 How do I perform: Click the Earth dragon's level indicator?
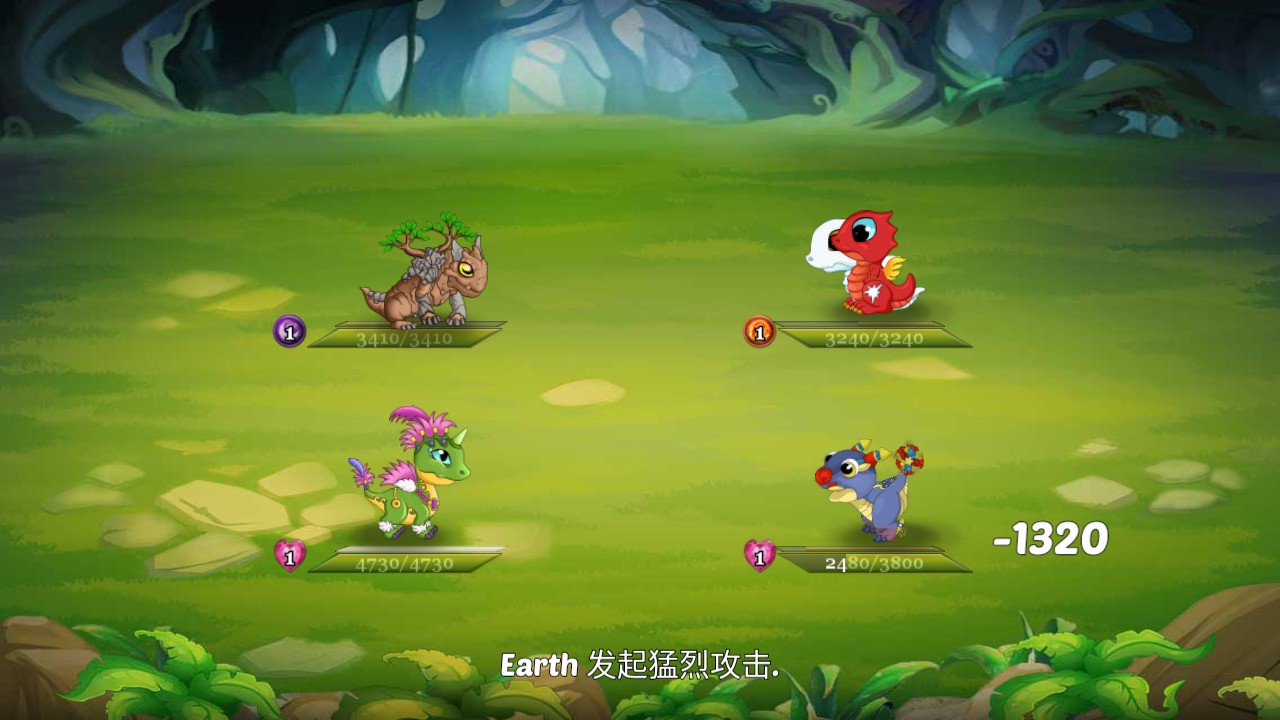(x=289, y=330)
